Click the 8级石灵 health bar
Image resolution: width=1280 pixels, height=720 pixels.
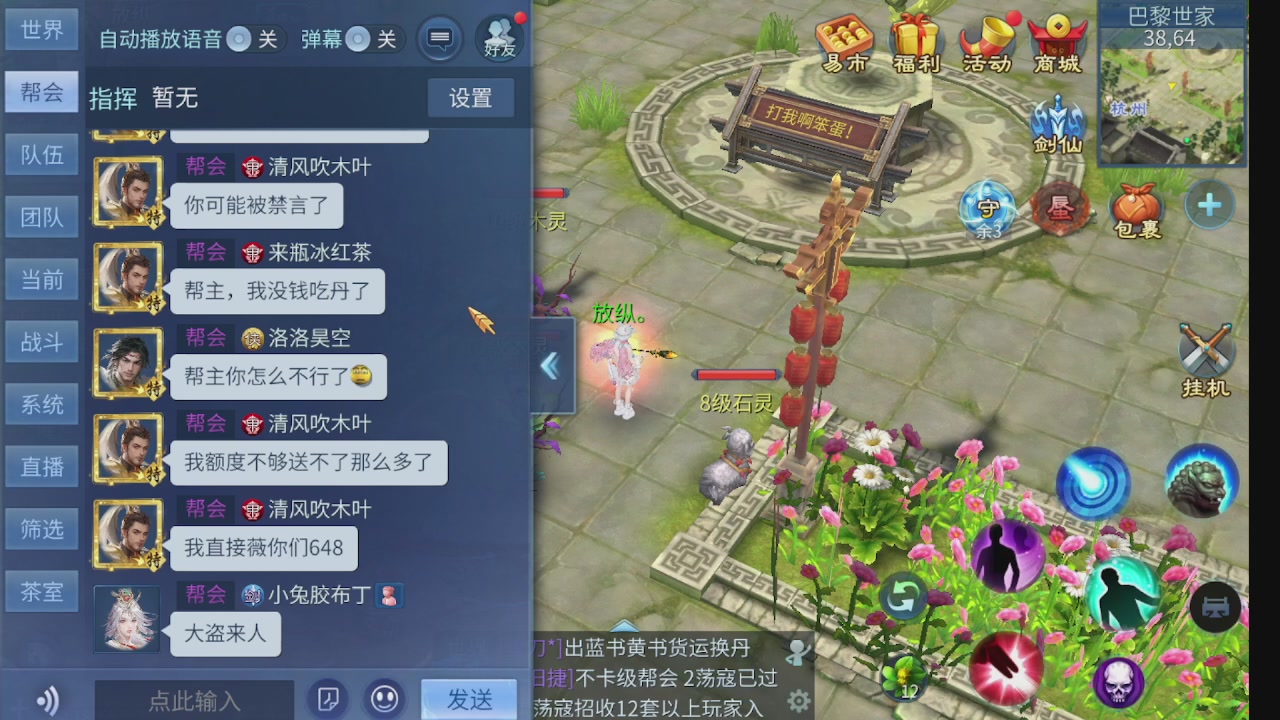(735, 375)
